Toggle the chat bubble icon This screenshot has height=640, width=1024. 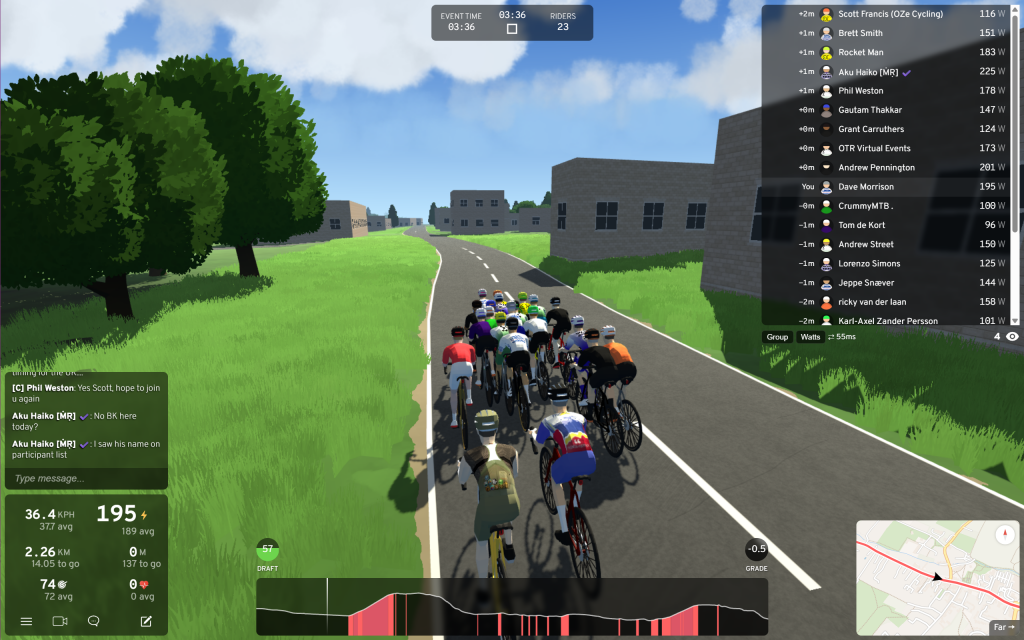(x=94, y=621)
